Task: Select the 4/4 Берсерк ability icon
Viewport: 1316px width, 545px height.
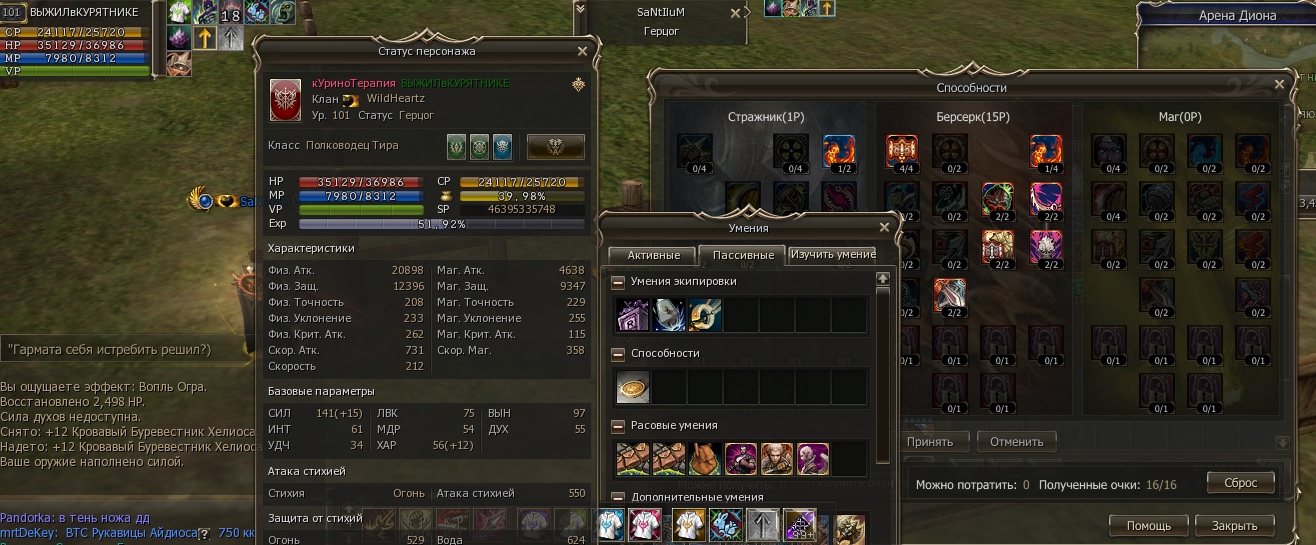Action: (902, 150)
